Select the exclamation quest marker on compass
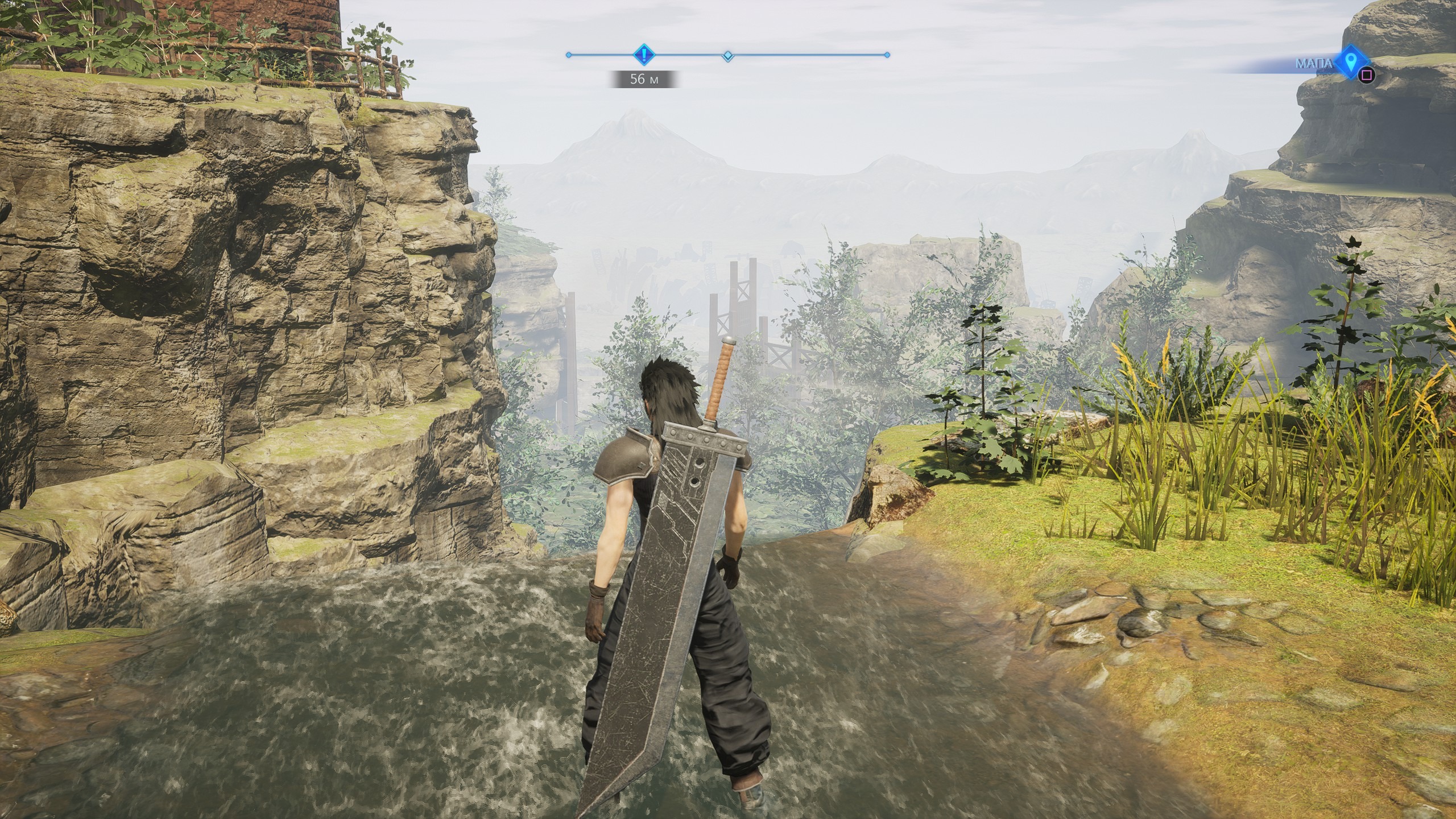 point(643,55)
